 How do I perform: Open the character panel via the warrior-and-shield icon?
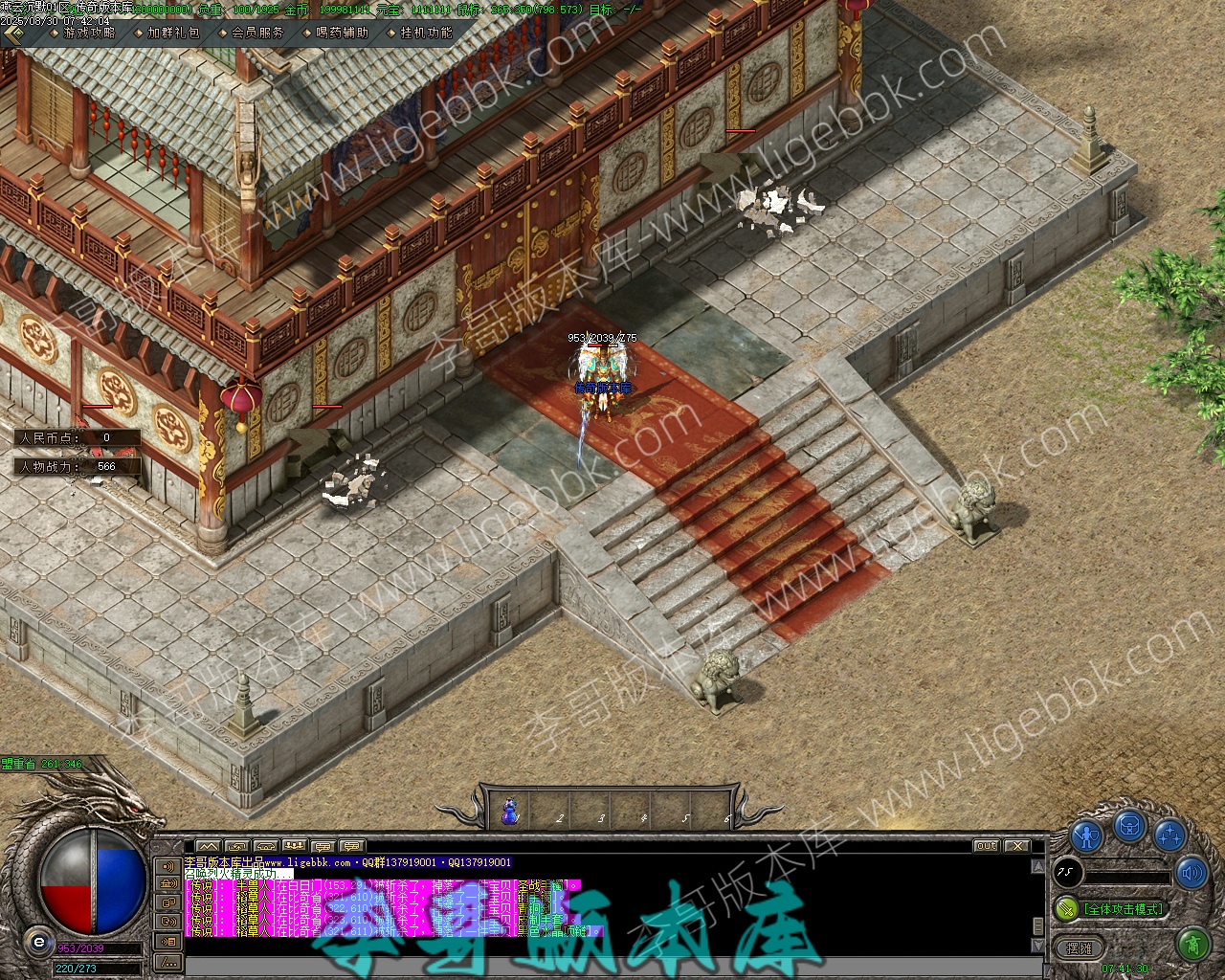1086,835
